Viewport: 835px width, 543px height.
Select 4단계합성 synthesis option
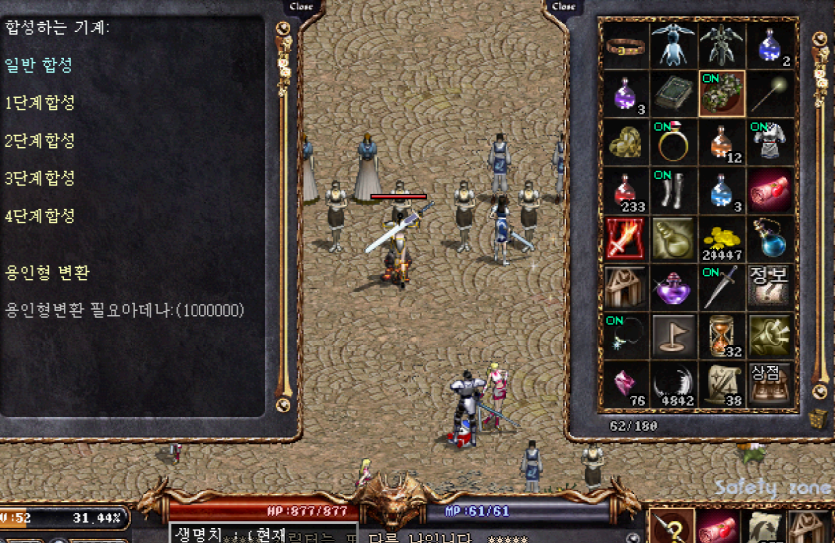point(40,216)
